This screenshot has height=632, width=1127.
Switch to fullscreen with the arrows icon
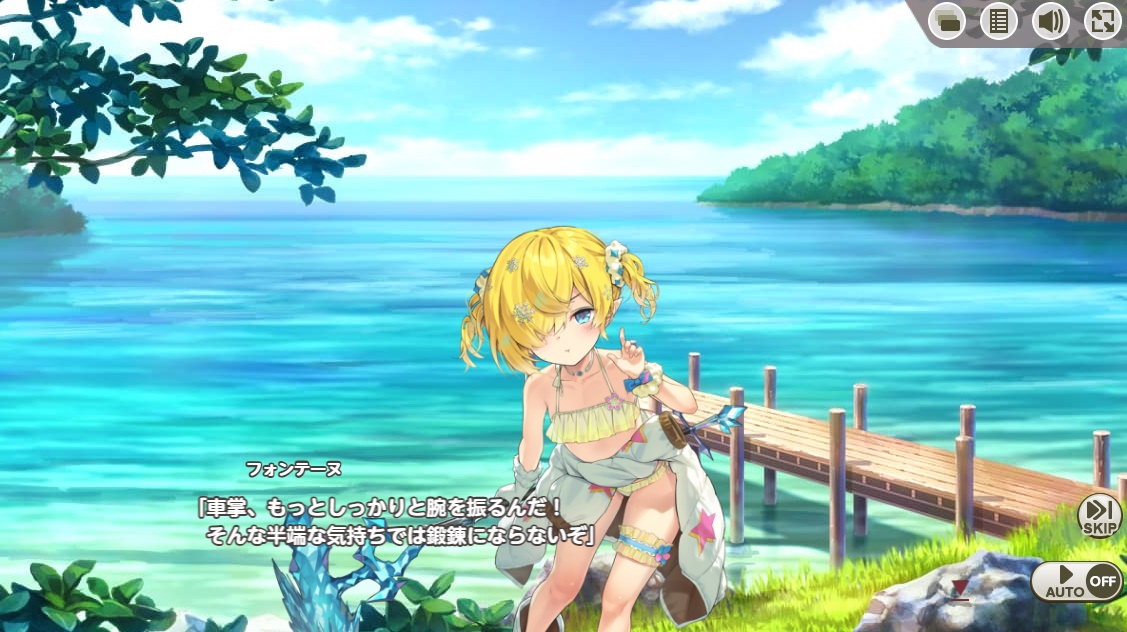[1102, 21]
